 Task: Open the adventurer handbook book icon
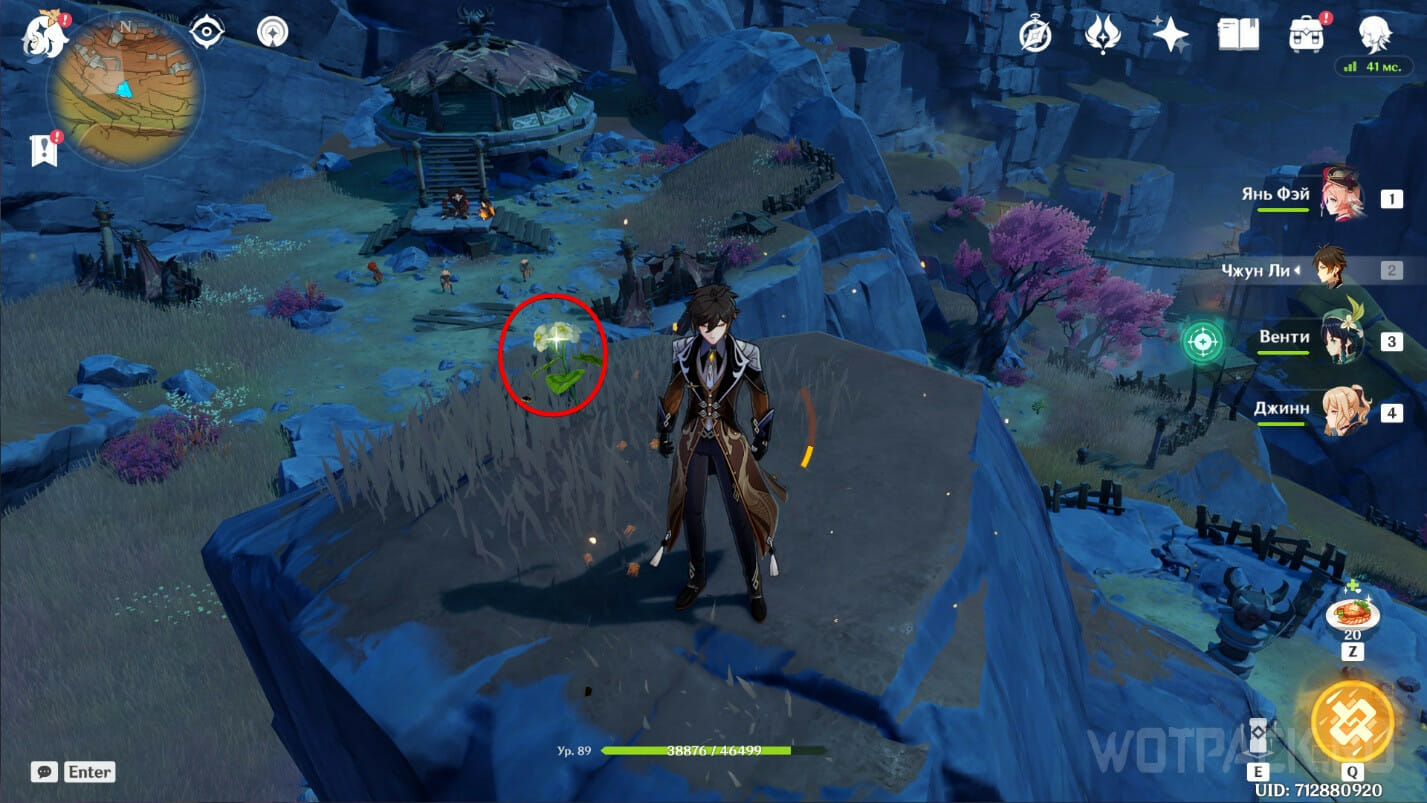point(1238,35)
